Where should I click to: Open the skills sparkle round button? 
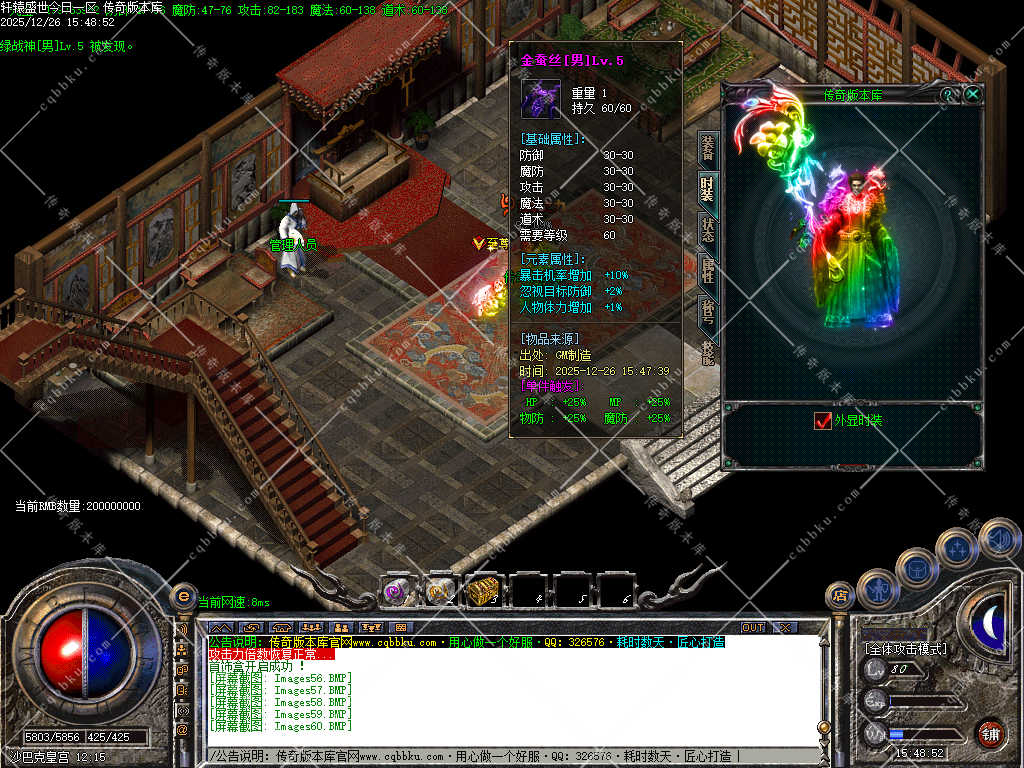[957, 549]
